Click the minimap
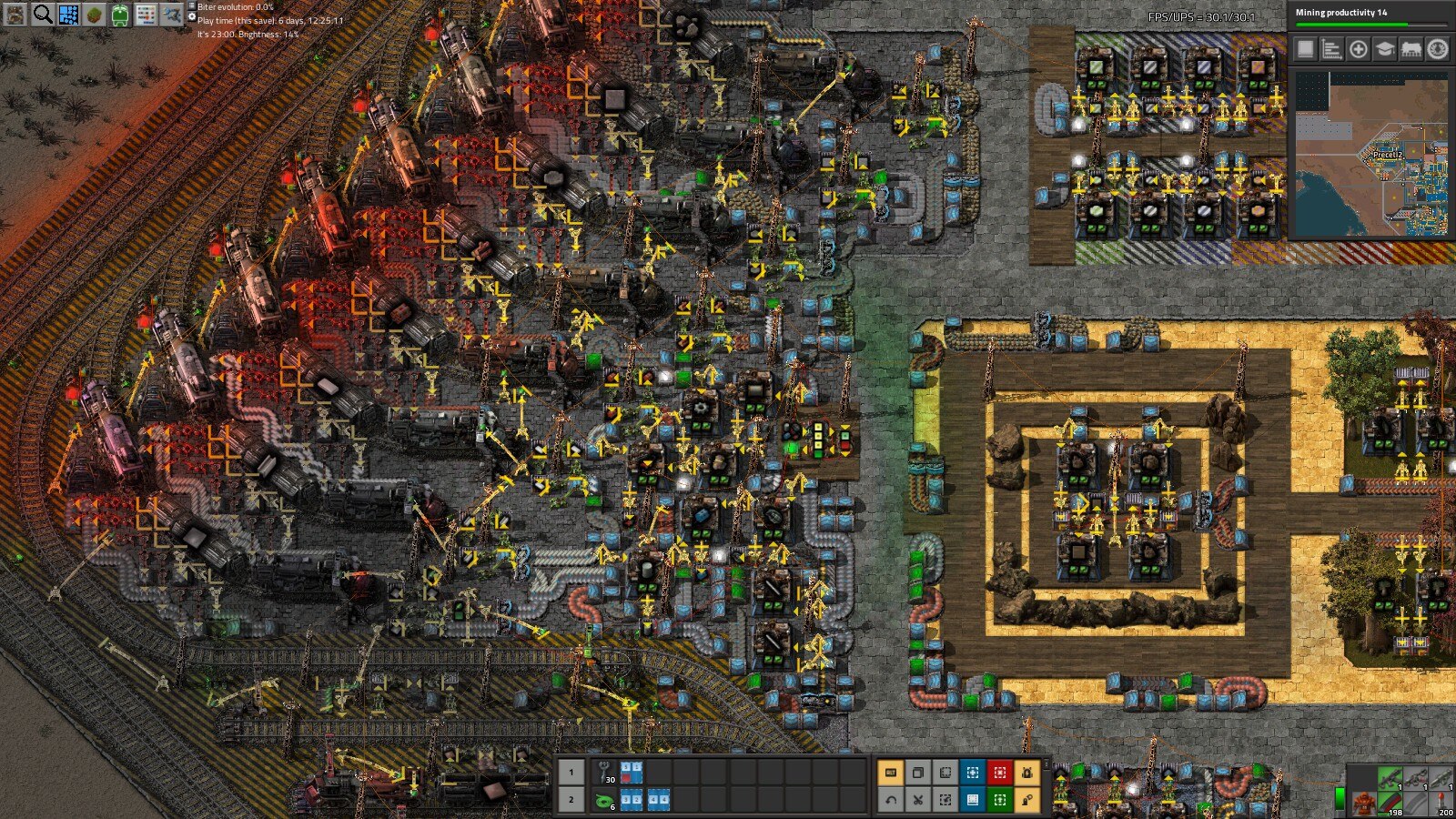 tap(1370, 155)
